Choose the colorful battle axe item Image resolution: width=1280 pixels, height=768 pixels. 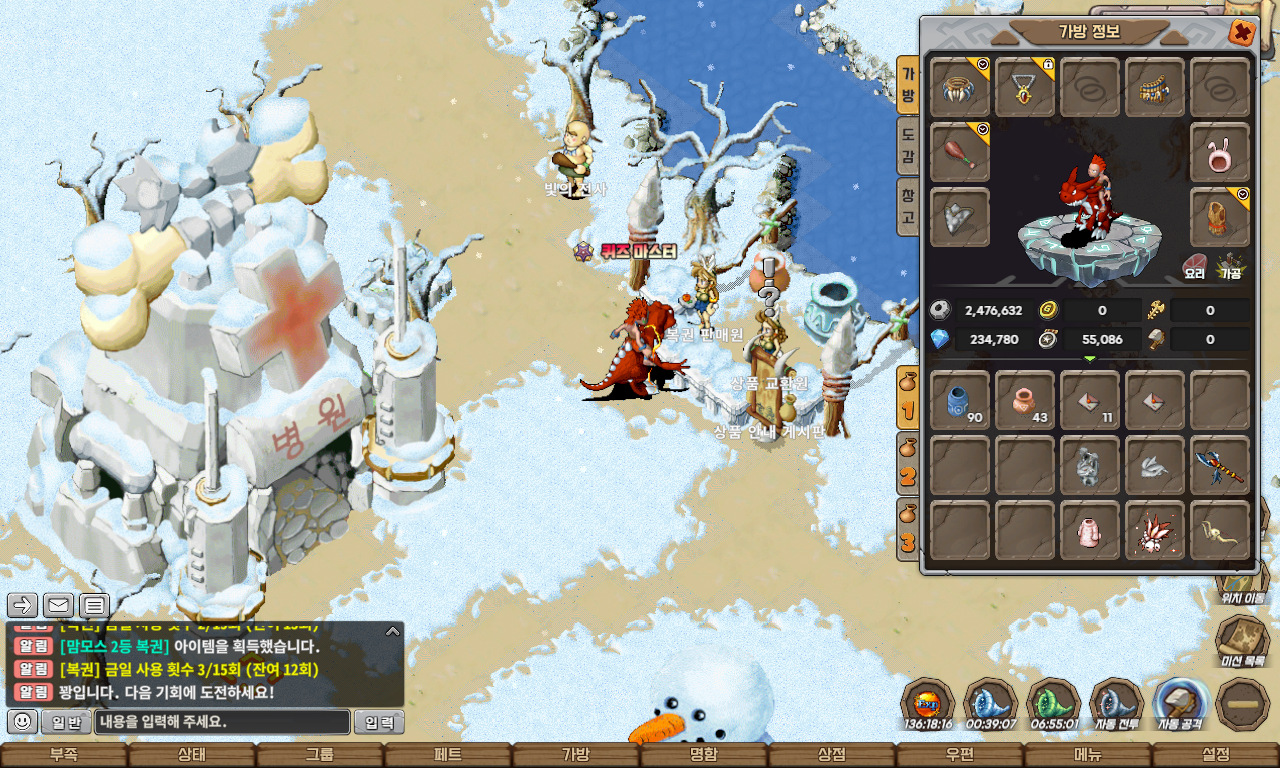click(1220, 465)
